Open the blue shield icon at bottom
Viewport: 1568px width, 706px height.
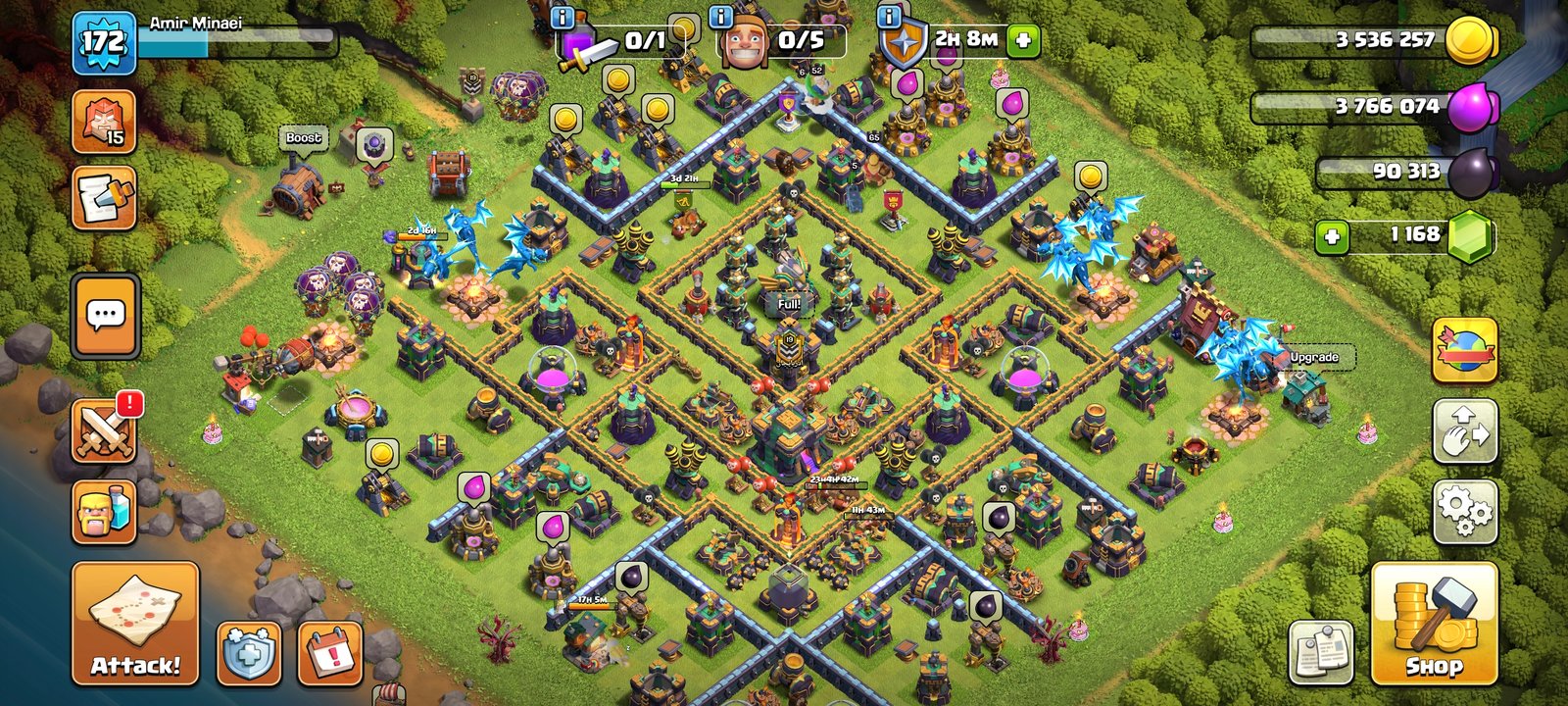pos(248,652)
